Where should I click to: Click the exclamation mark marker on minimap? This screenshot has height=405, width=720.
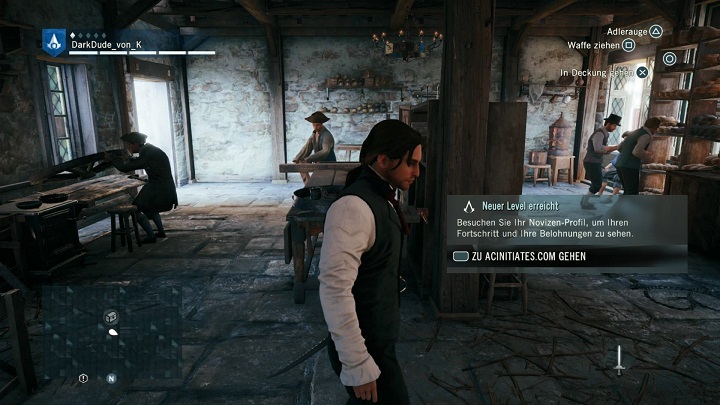[x=83, y=378]
